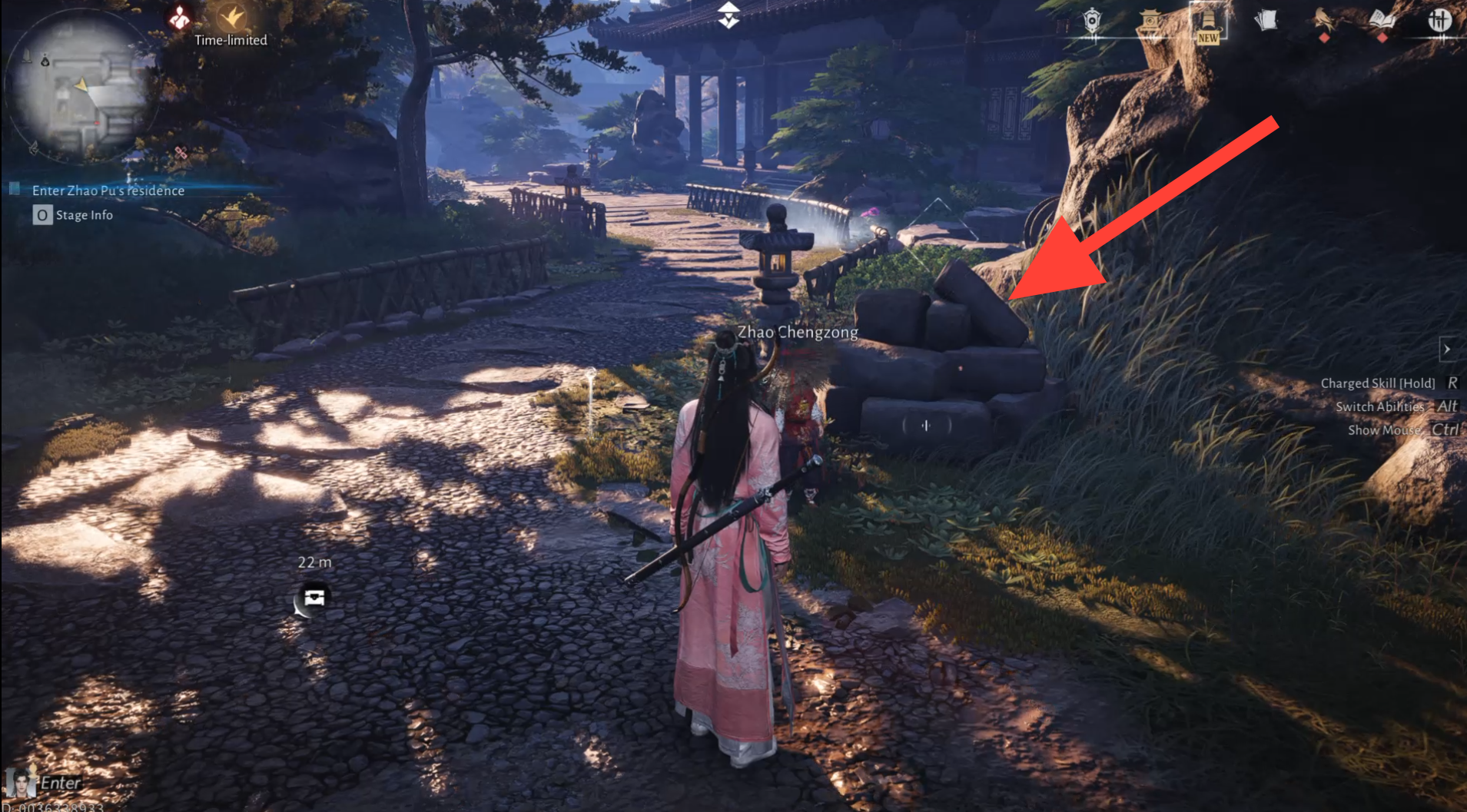The height and width of the screenshot is (812, 1467).
Task: Open the open-book journal icon
Action: click(1382, 21)
